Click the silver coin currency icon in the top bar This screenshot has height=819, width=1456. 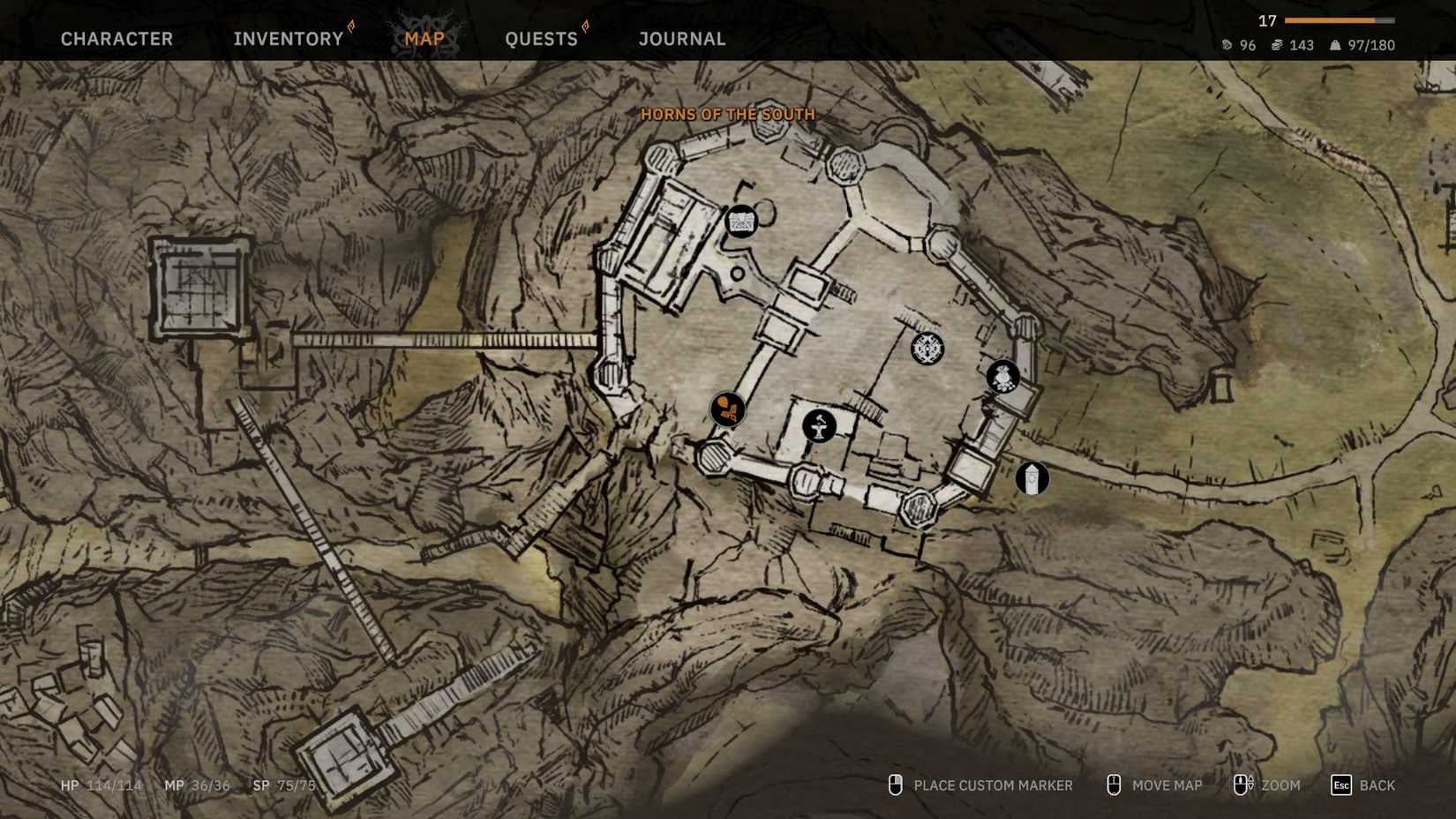tap(1227, 44)
